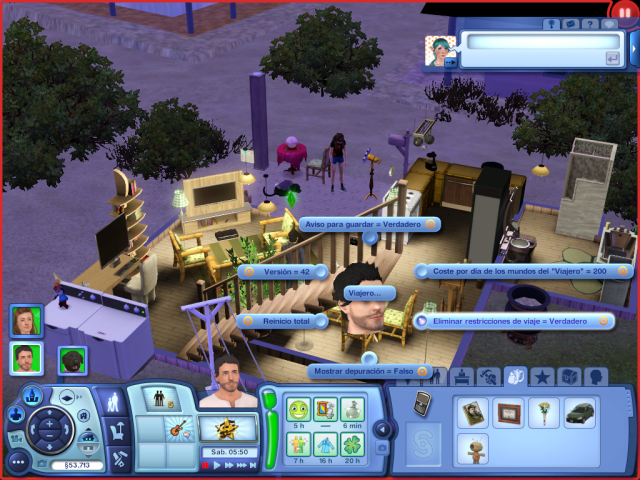This screenshot has width=640, height=480.
Task: Select the teal-haired Sim chat portrait
Action: point(441,51)
